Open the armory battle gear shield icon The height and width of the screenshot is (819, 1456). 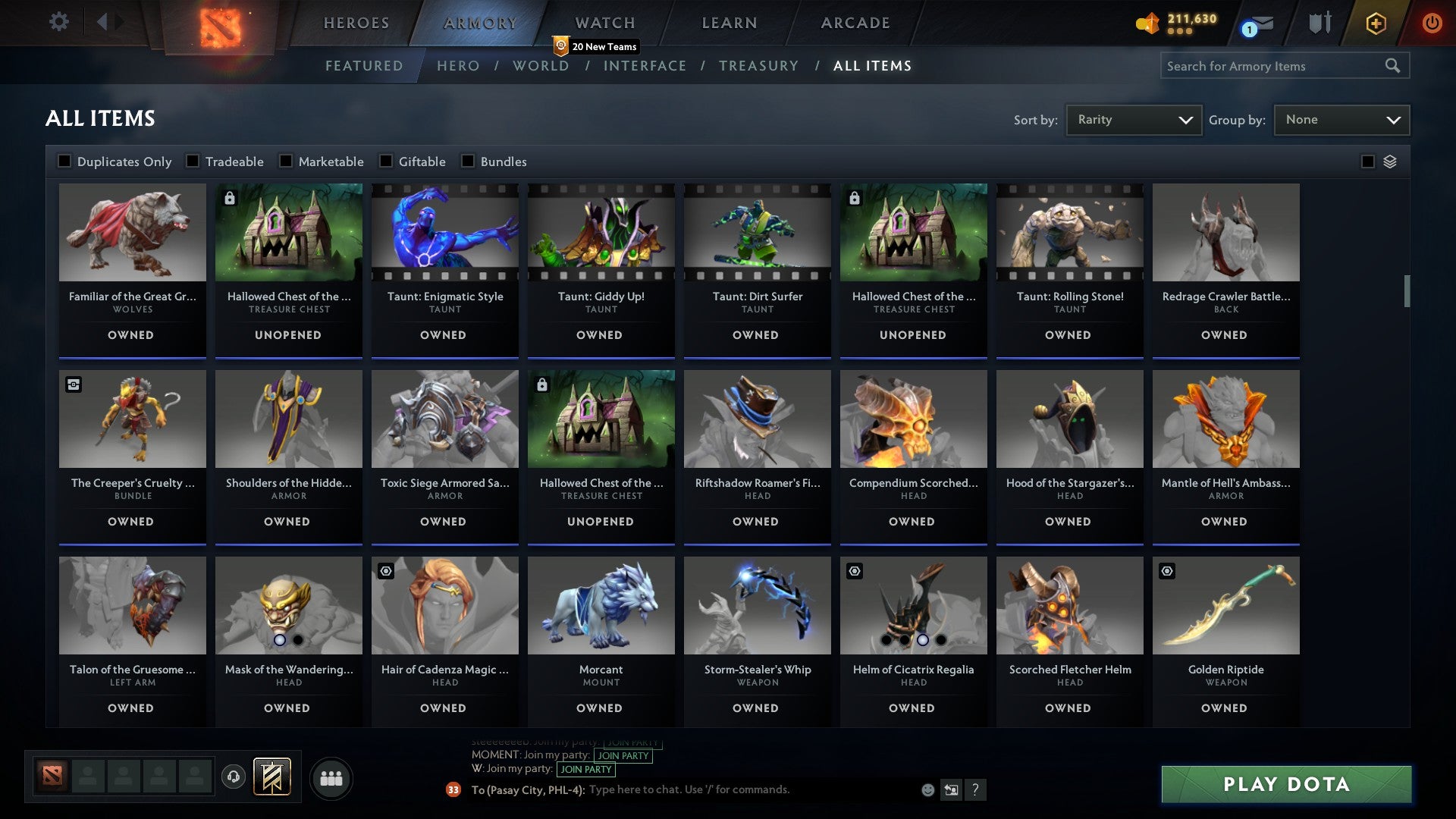[1319, 23]
